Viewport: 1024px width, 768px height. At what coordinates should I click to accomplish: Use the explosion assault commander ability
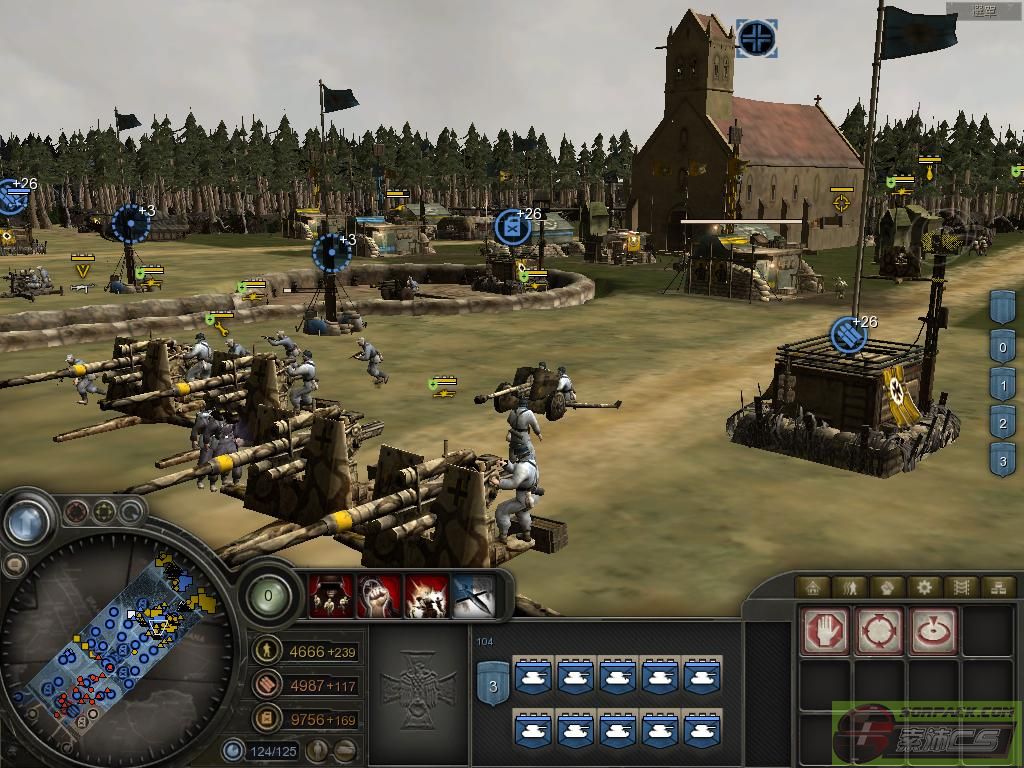pos(428,595)
